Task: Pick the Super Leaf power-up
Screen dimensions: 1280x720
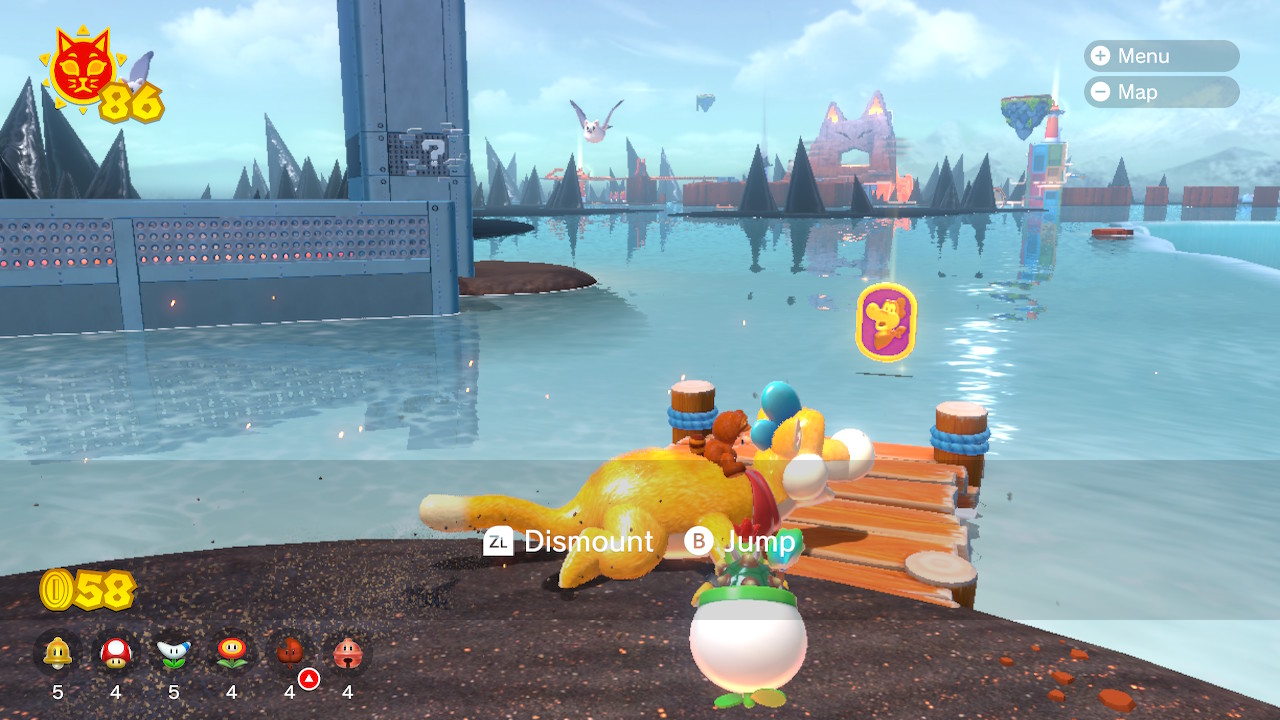Action: [290, 654]
